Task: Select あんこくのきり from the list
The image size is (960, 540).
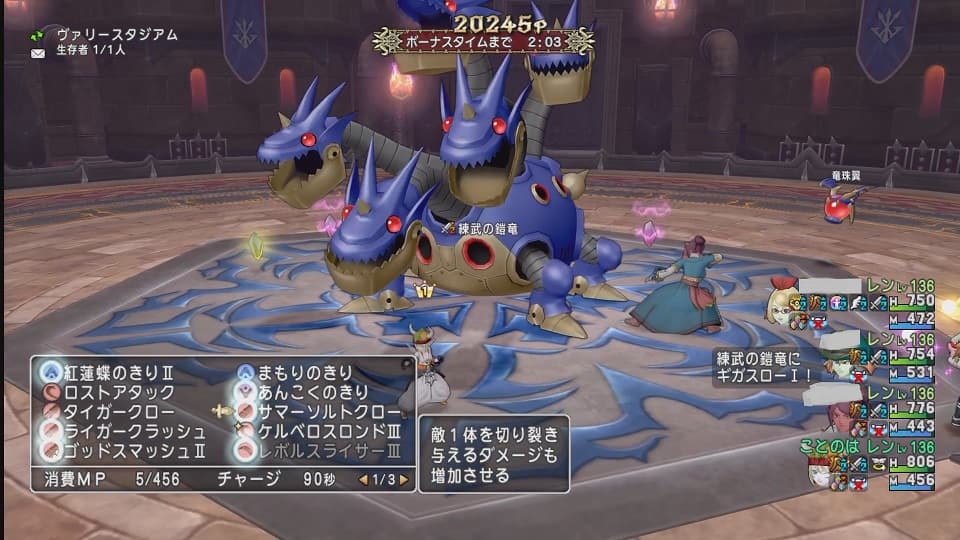Action: coord(305,392)
